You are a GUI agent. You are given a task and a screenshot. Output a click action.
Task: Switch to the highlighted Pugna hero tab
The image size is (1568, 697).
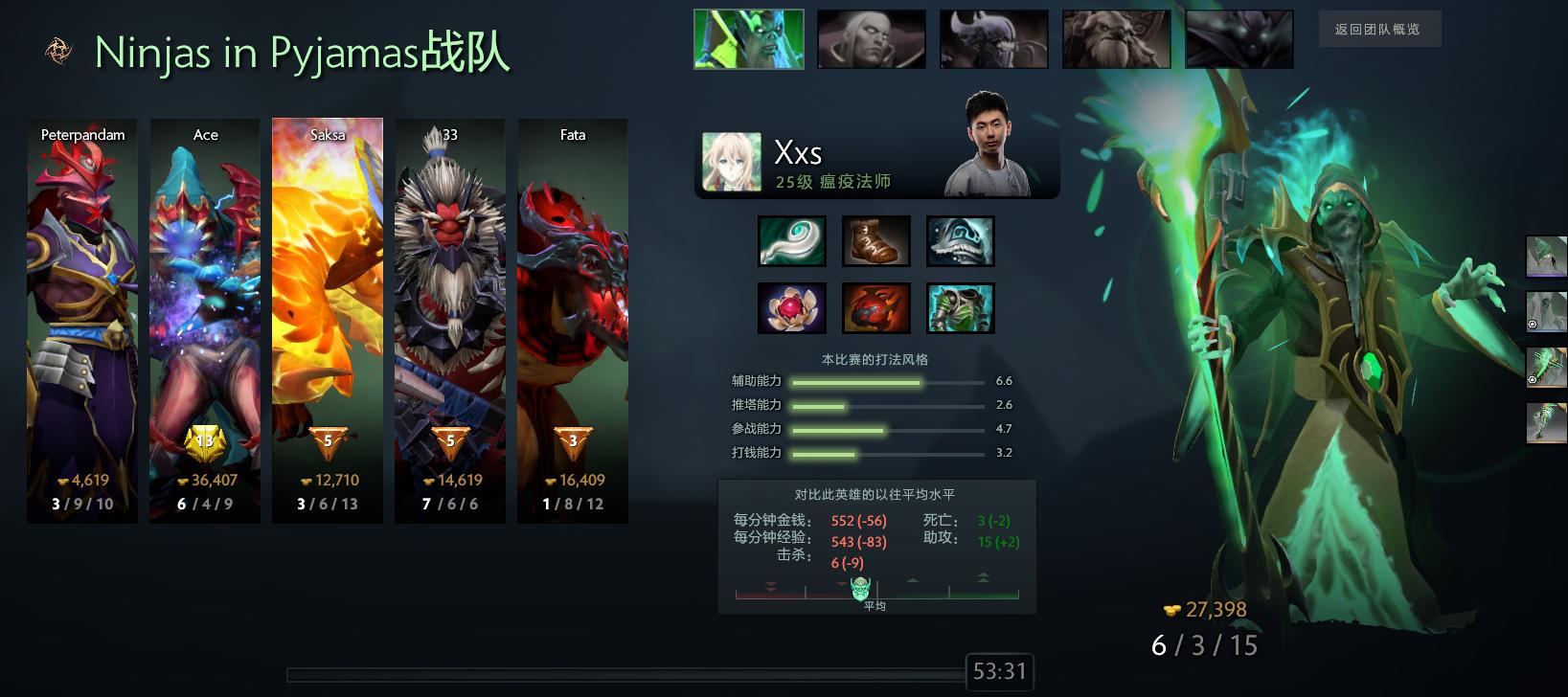point(748,39)
